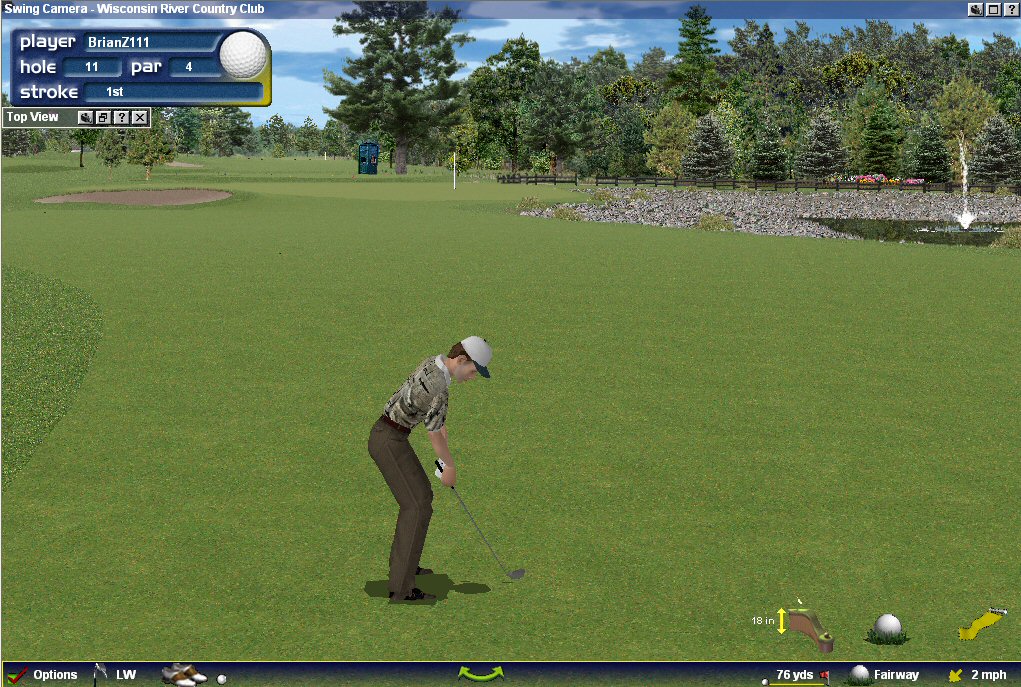Open help for the Swing Camera window
This screenshot has height=687, width=1021.
[x=1010, y=9]
